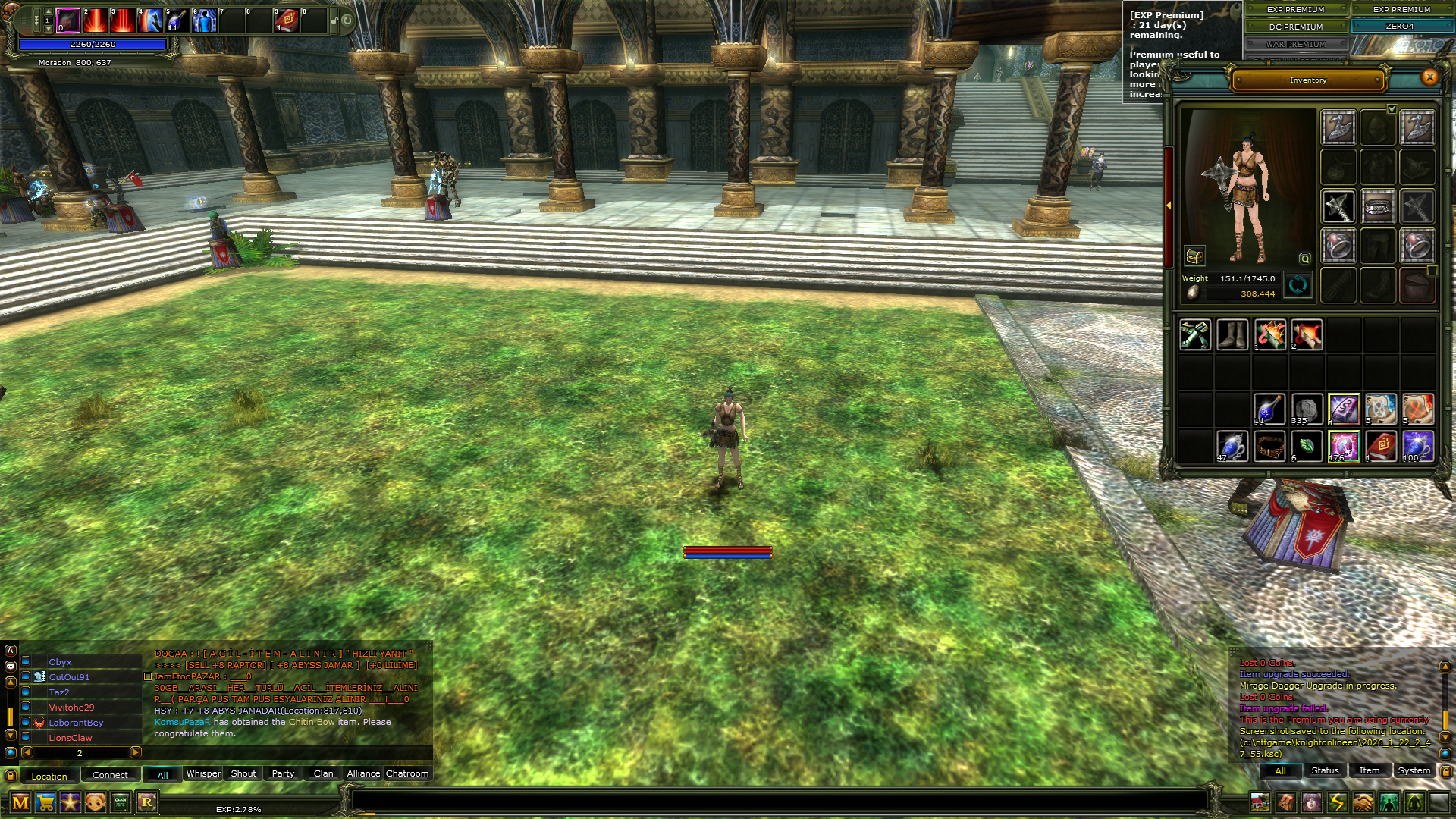Viewport: 1456px width, 819px height.
Task: Select player LaborantBey in the list
Action: coord(76,723)
